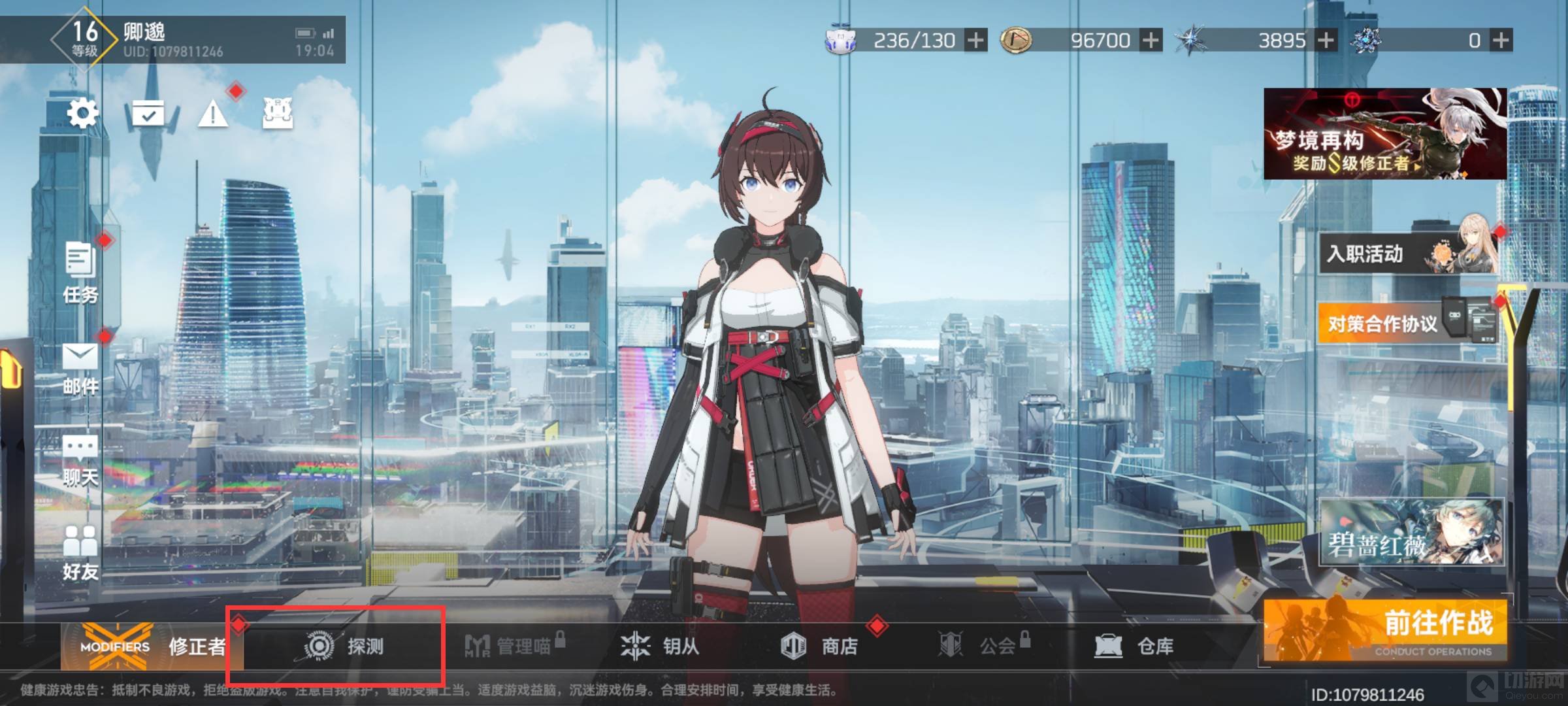Add stamina with the plus beside 236/130

point(975,41)
